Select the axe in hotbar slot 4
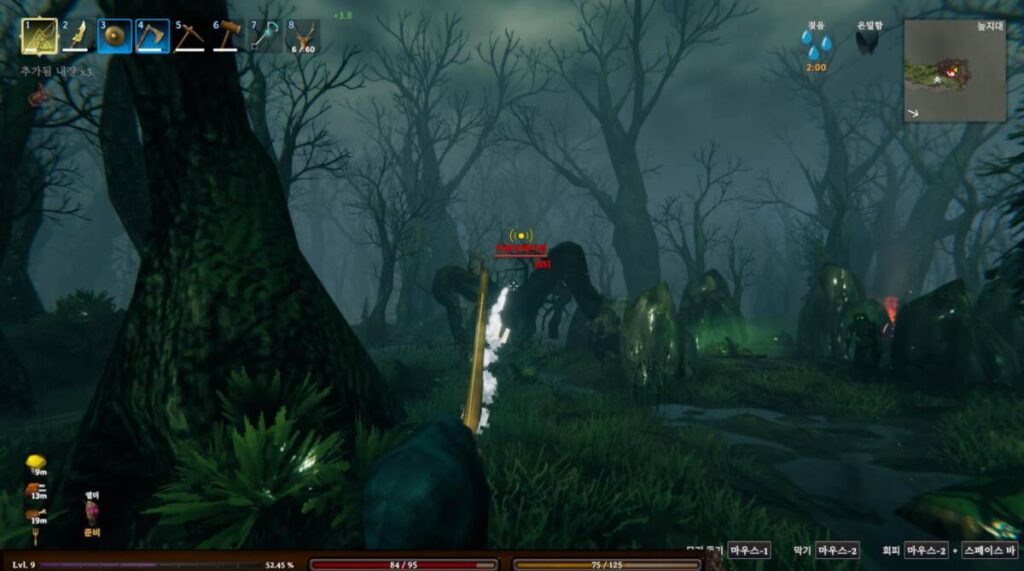1024x571 pixels. click(x=153, y=36)
